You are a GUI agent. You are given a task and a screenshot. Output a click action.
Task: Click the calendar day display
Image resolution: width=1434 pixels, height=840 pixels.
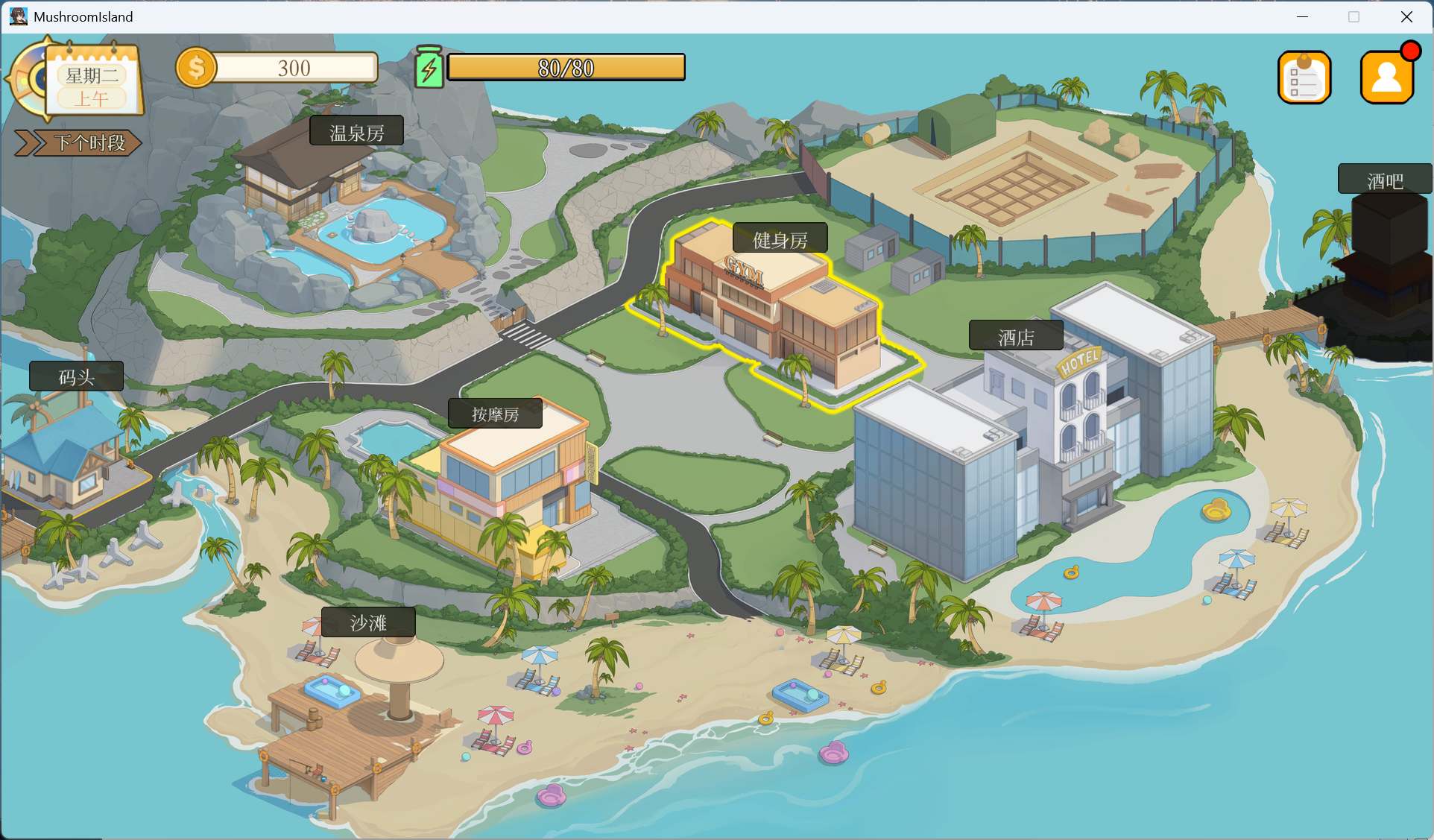pos(92,85)
